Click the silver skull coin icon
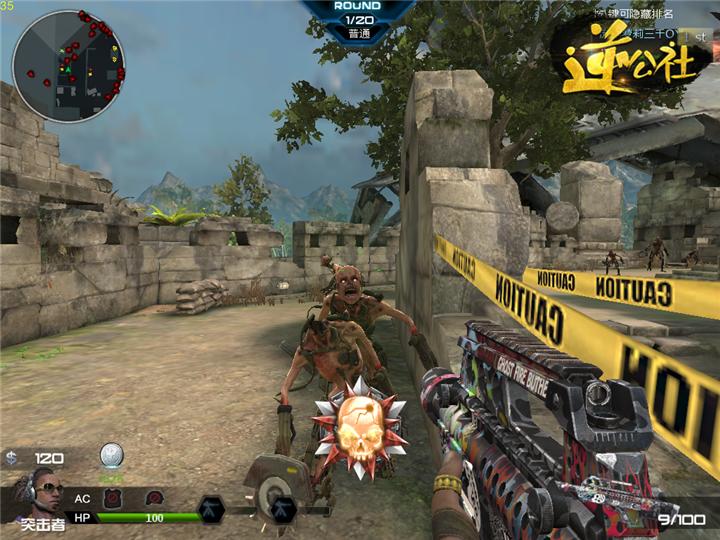Screen dimensions: 720x540 tap(112, 456)
